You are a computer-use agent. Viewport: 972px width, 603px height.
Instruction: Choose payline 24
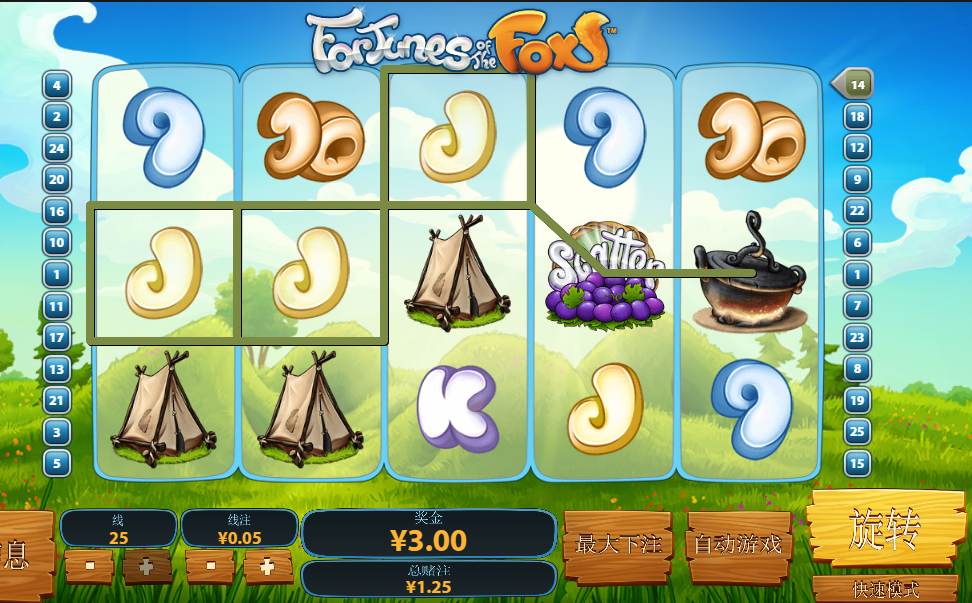click(57, 148)
